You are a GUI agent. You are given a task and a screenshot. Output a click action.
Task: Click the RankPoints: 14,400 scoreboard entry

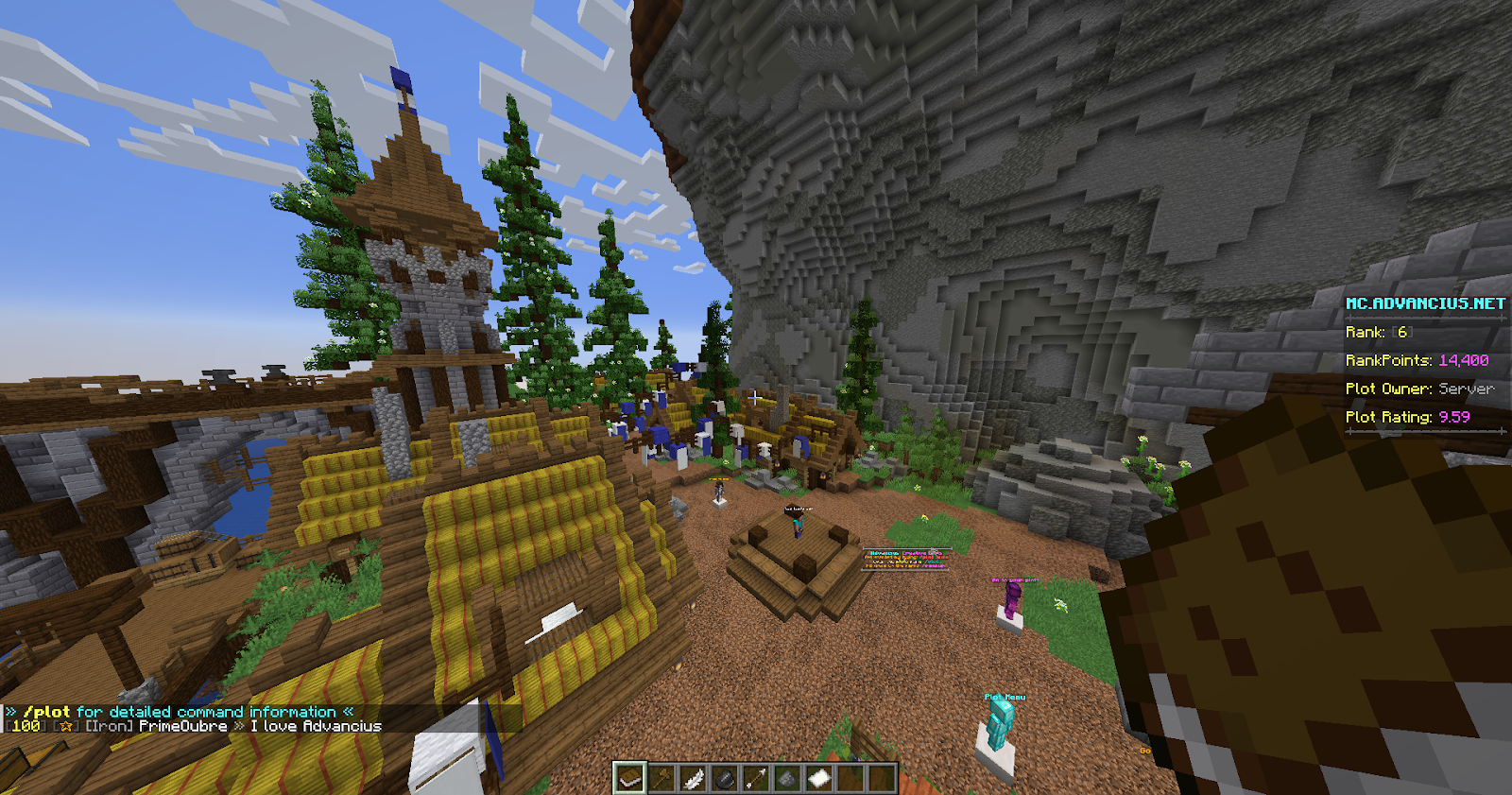1418,360
